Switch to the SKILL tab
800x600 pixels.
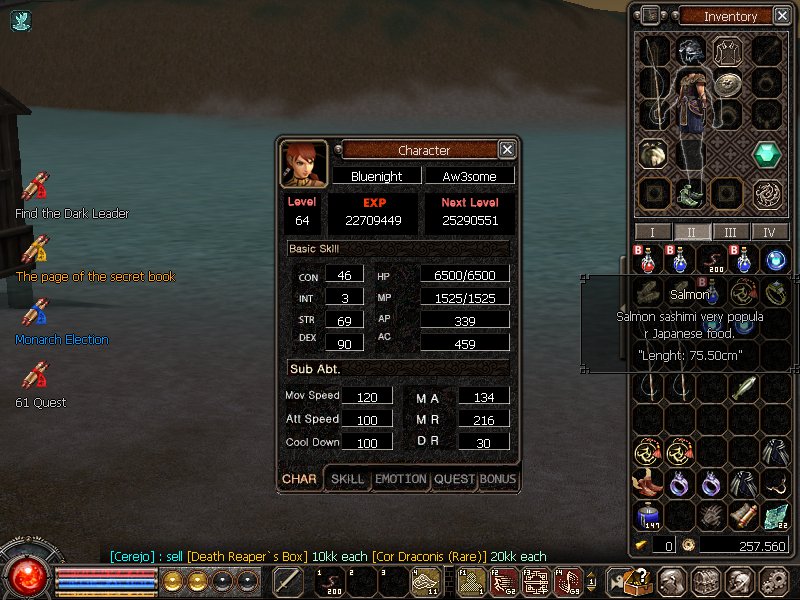[x=347, y=479]
